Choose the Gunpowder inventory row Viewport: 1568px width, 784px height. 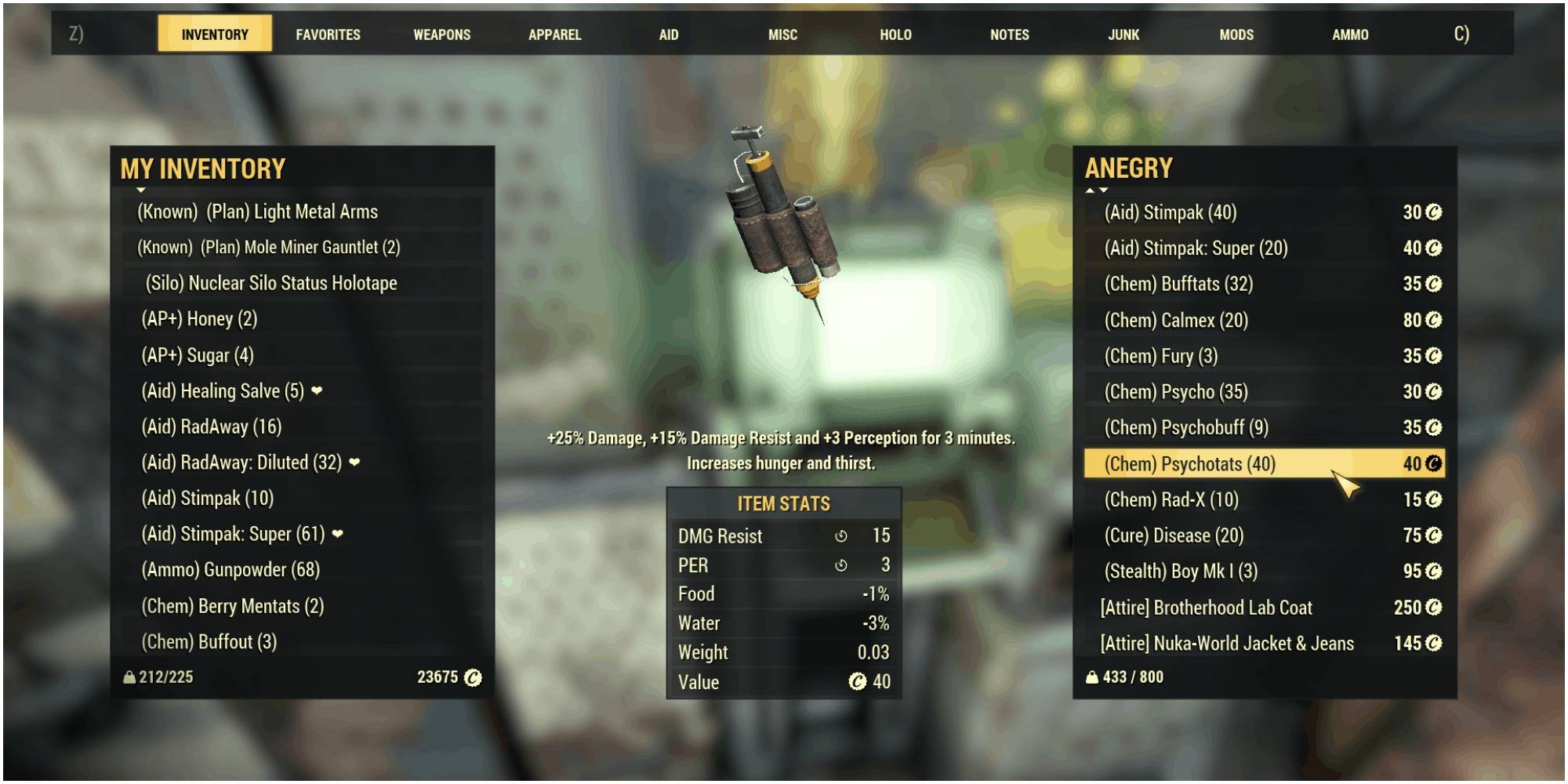230,570
